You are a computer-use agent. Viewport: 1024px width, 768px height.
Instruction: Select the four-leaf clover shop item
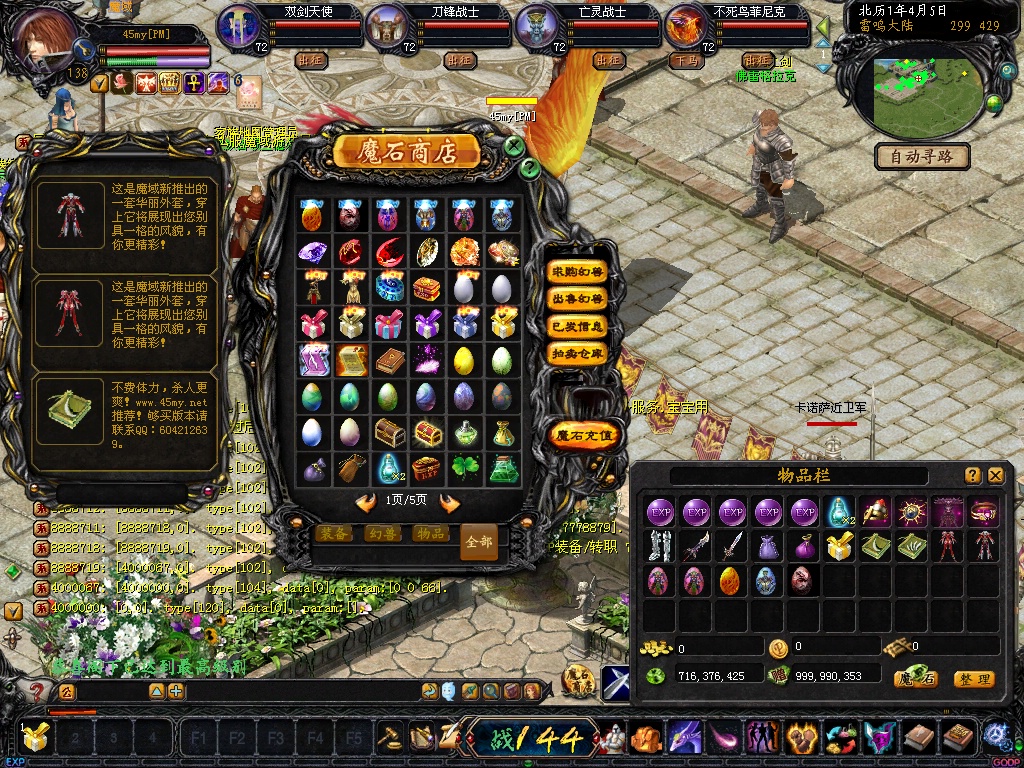point(465,468)
